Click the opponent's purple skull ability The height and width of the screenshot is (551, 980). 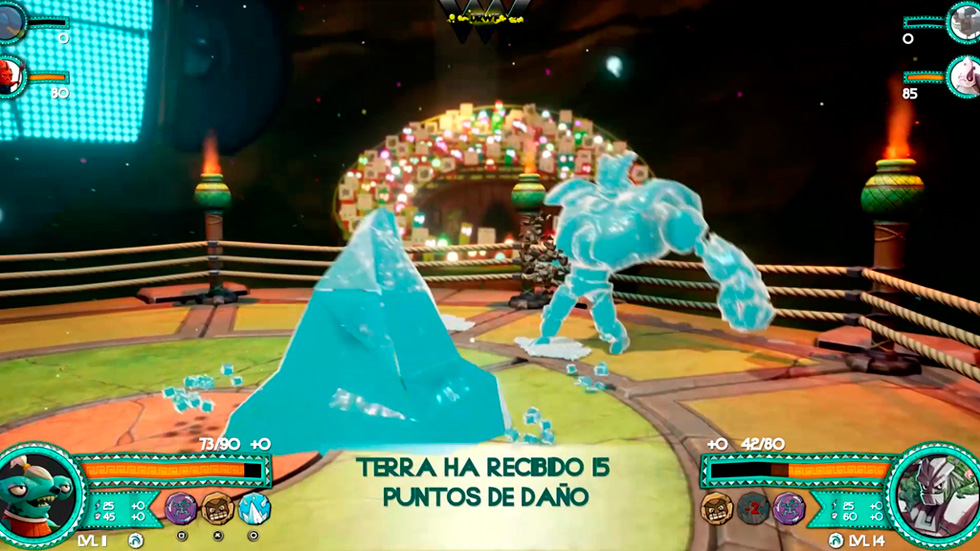tap(789, 508)
